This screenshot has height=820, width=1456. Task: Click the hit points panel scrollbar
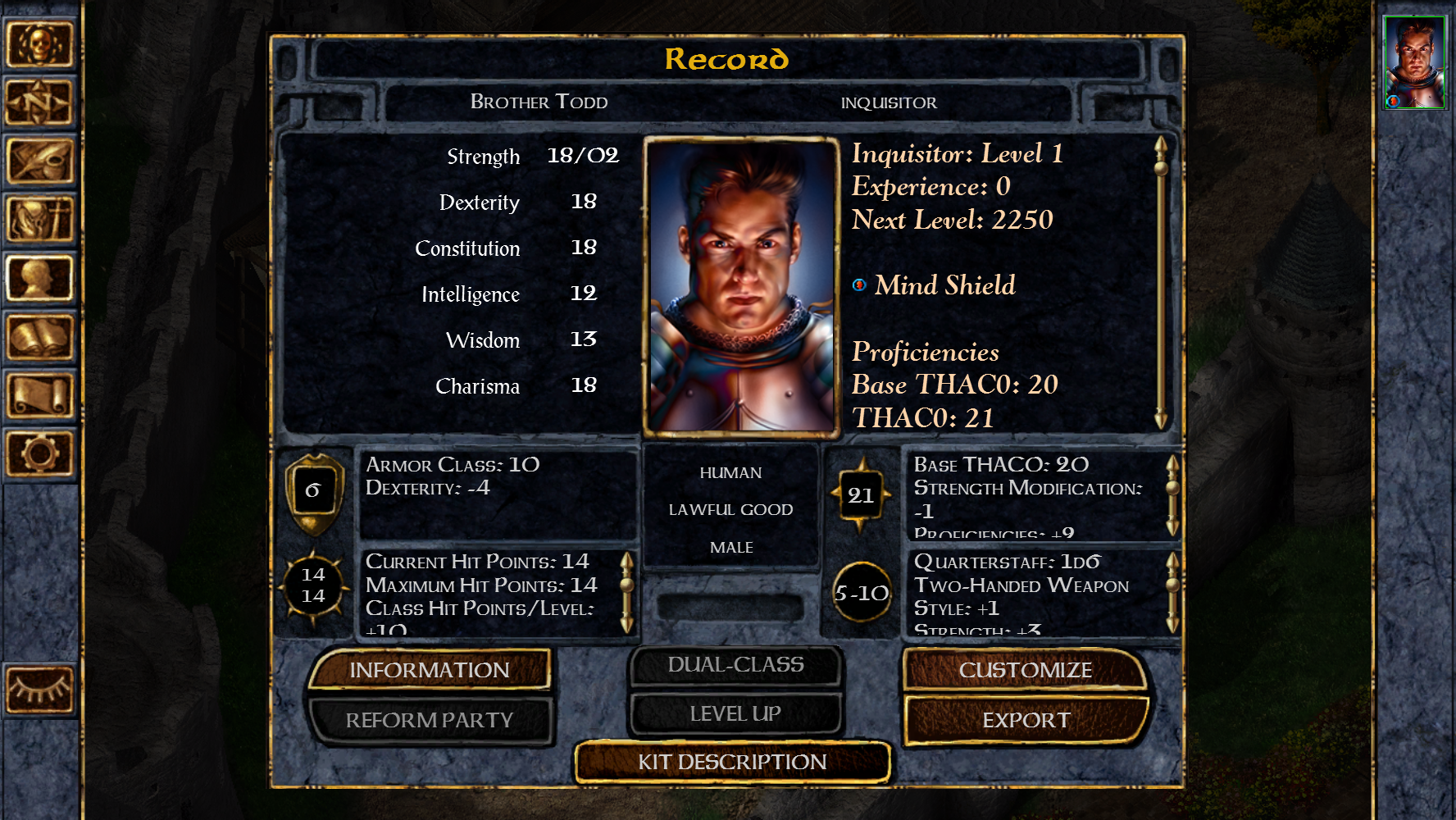pyautogui.click(x=627, y=592)
